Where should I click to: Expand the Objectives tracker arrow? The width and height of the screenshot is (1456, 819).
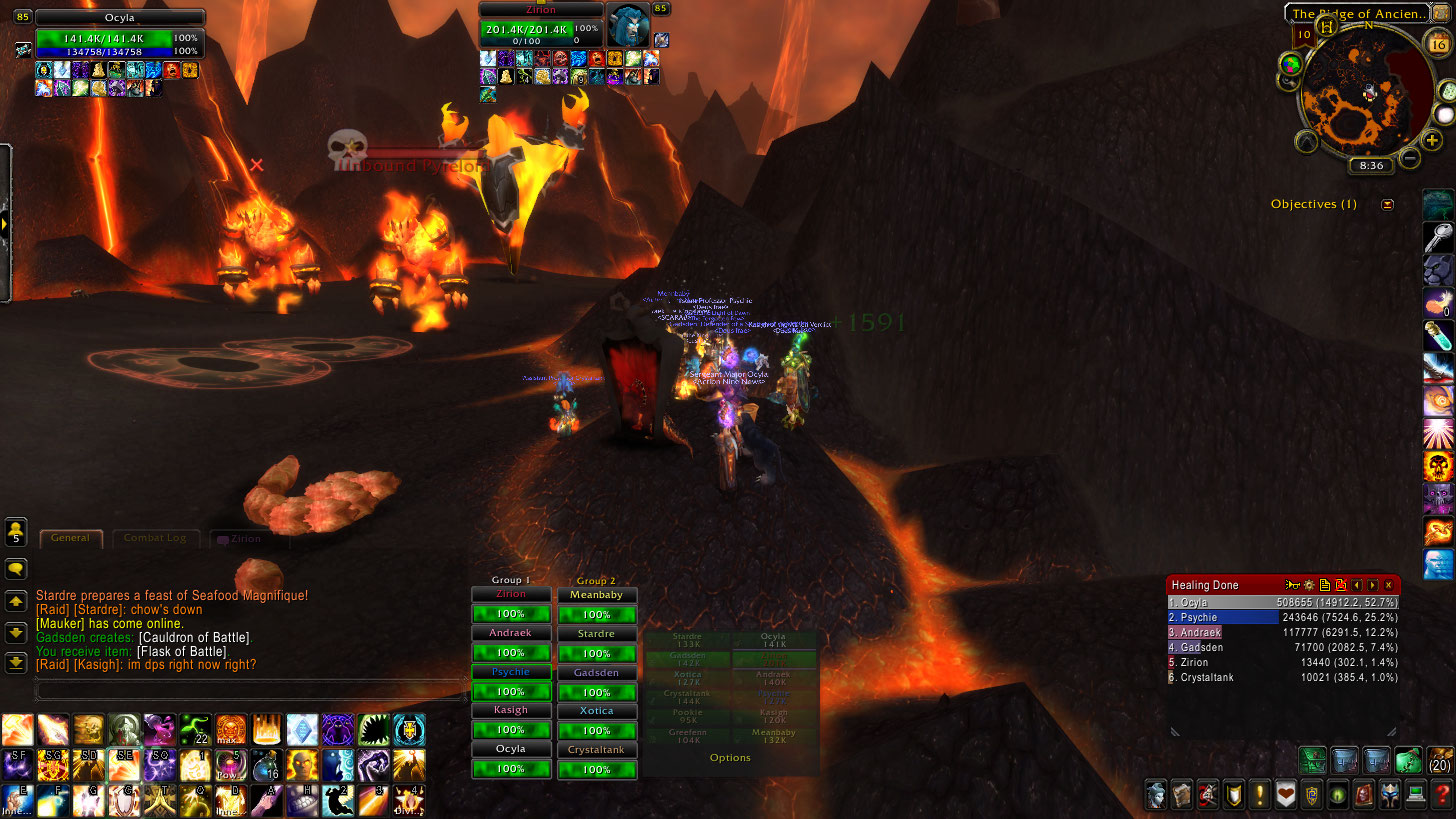coord(1387,204)
